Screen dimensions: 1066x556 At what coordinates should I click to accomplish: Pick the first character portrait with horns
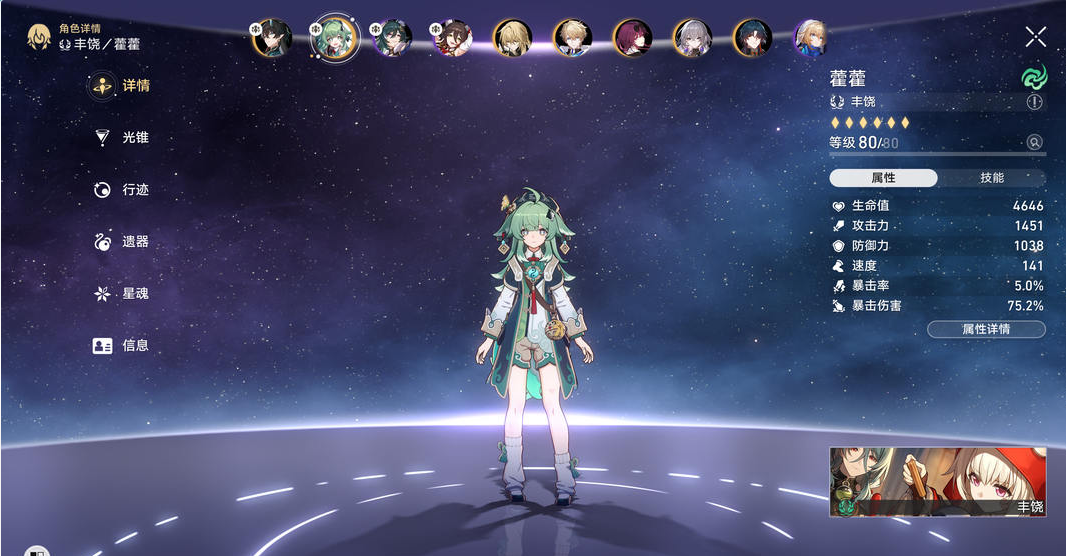tap(272, 38)
